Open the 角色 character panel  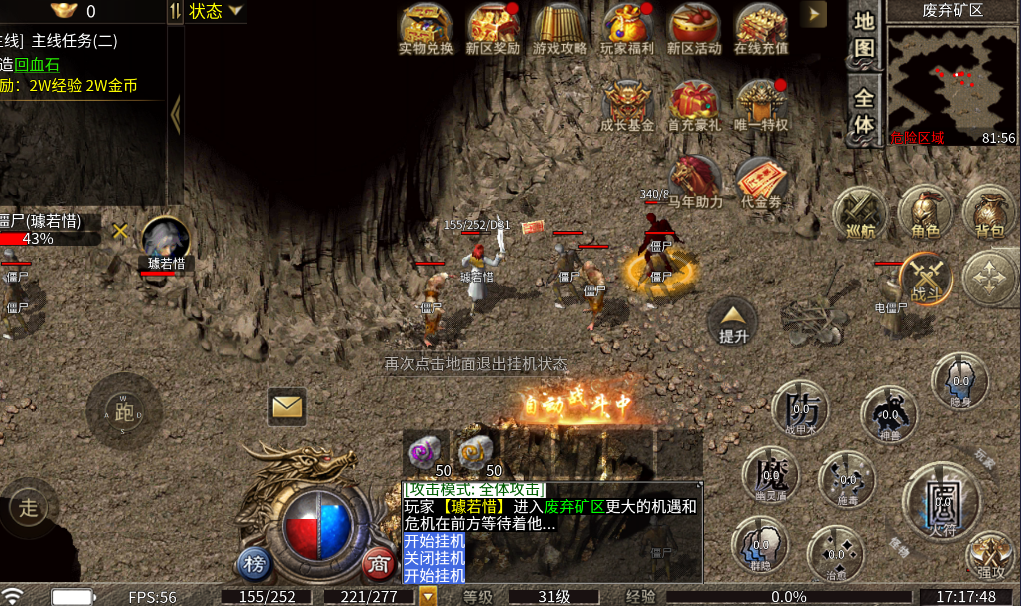click(x=925, y=212)
